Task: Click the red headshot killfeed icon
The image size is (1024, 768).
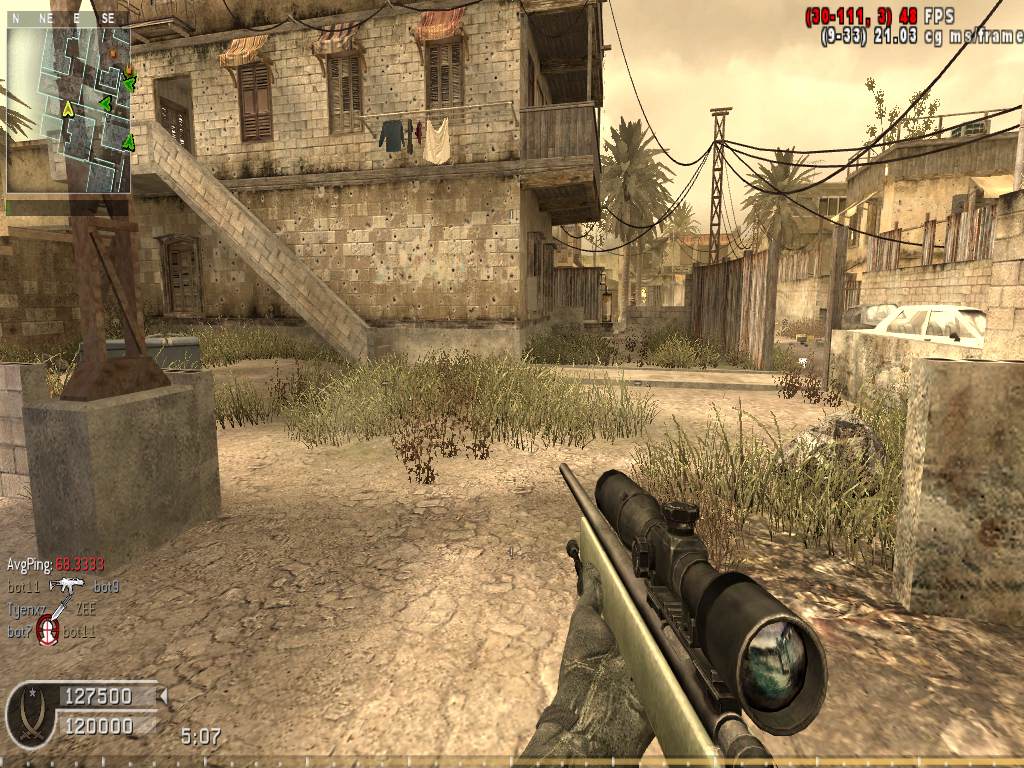Action: pyautogui.click(x=47, y=630)
